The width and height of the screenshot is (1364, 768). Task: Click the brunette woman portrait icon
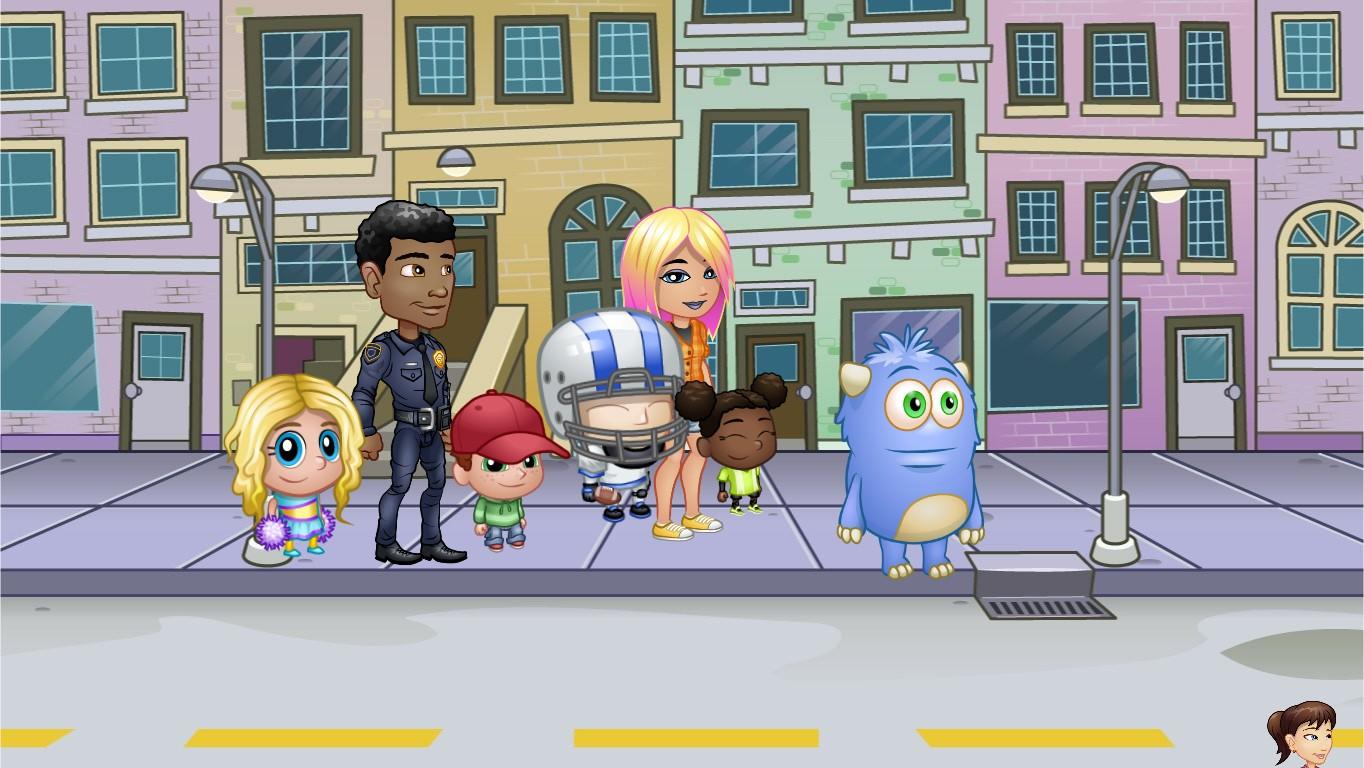pyautogui.click(x=1304, y=734)
